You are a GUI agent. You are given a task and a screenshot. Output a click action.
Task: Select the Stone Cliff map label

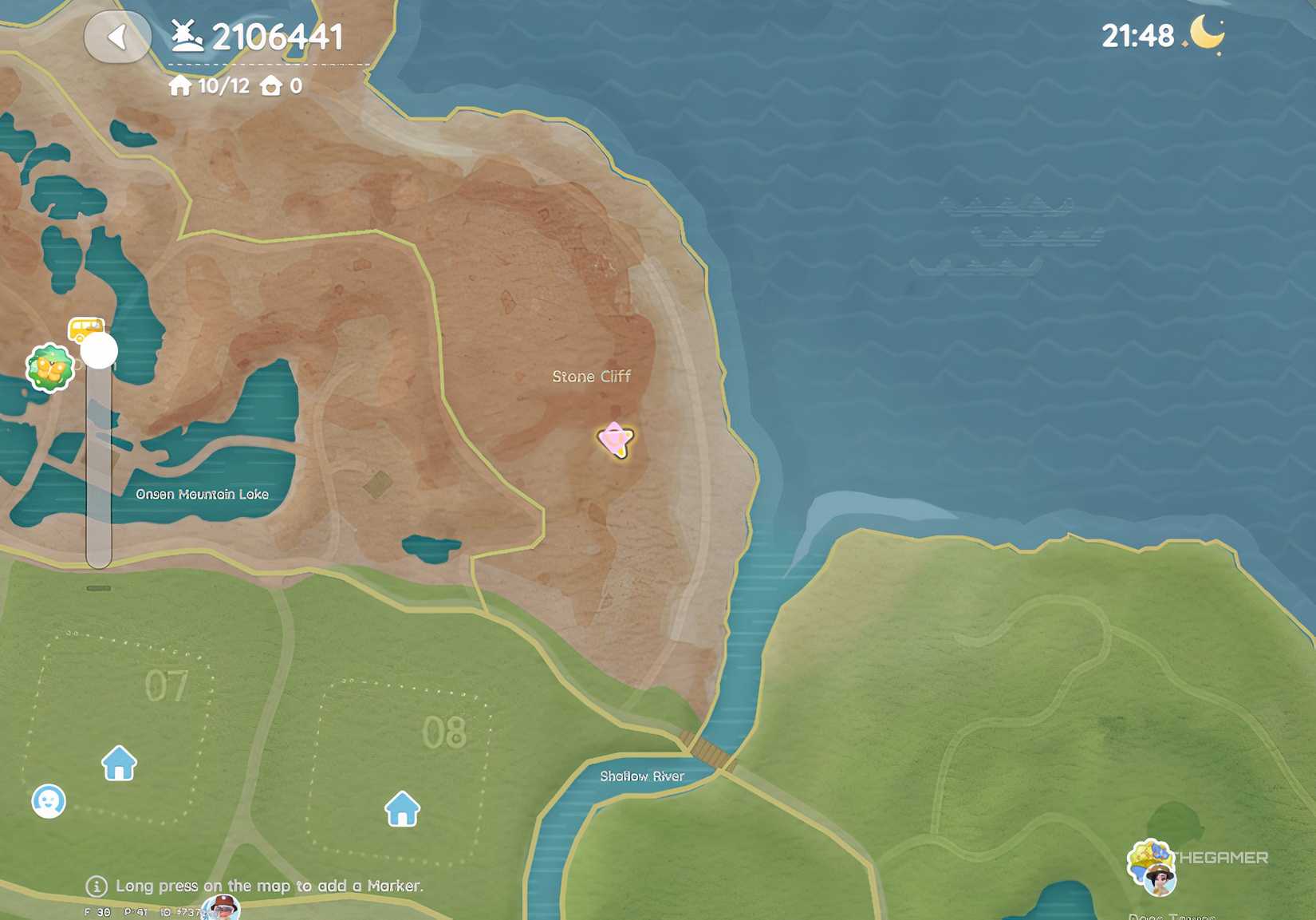tap(592, 377)
